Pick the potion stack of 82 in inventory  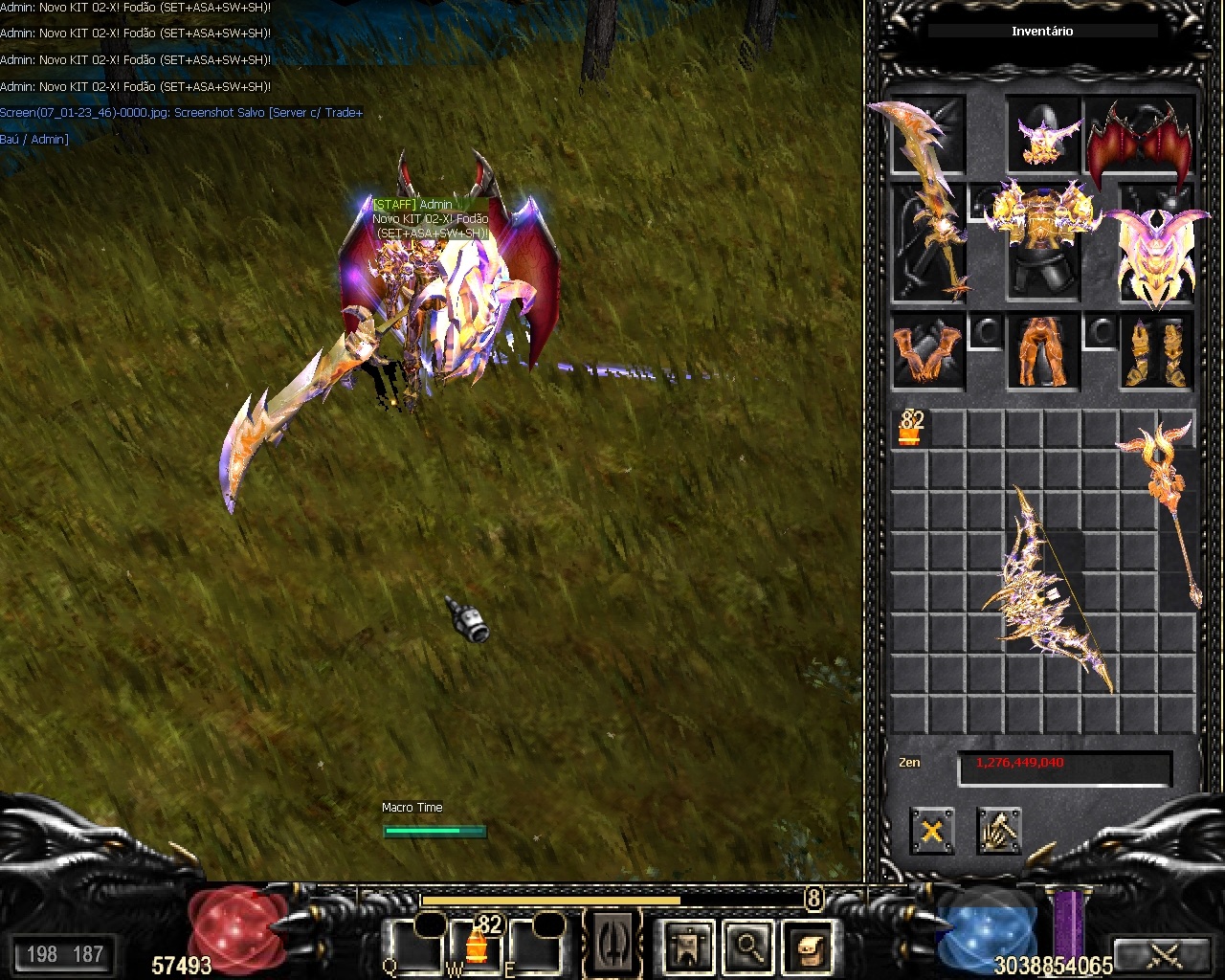pos(910,429)
